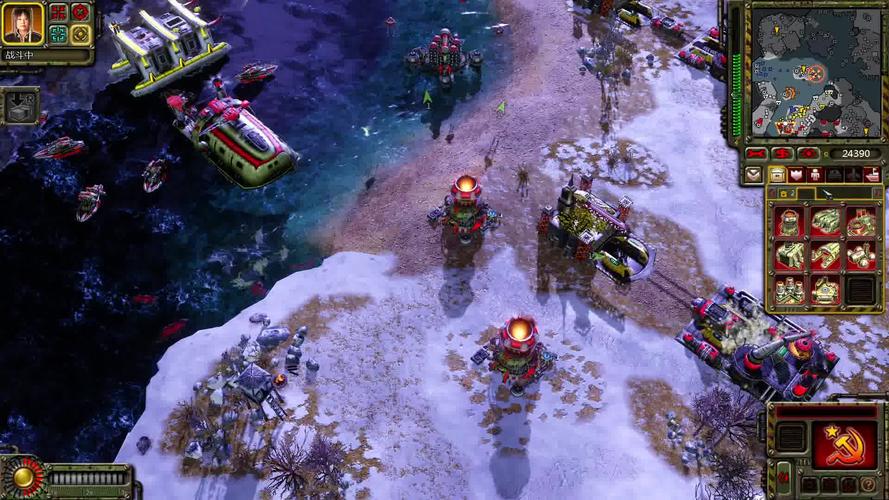Click the tactical minimap

point(816,71)
